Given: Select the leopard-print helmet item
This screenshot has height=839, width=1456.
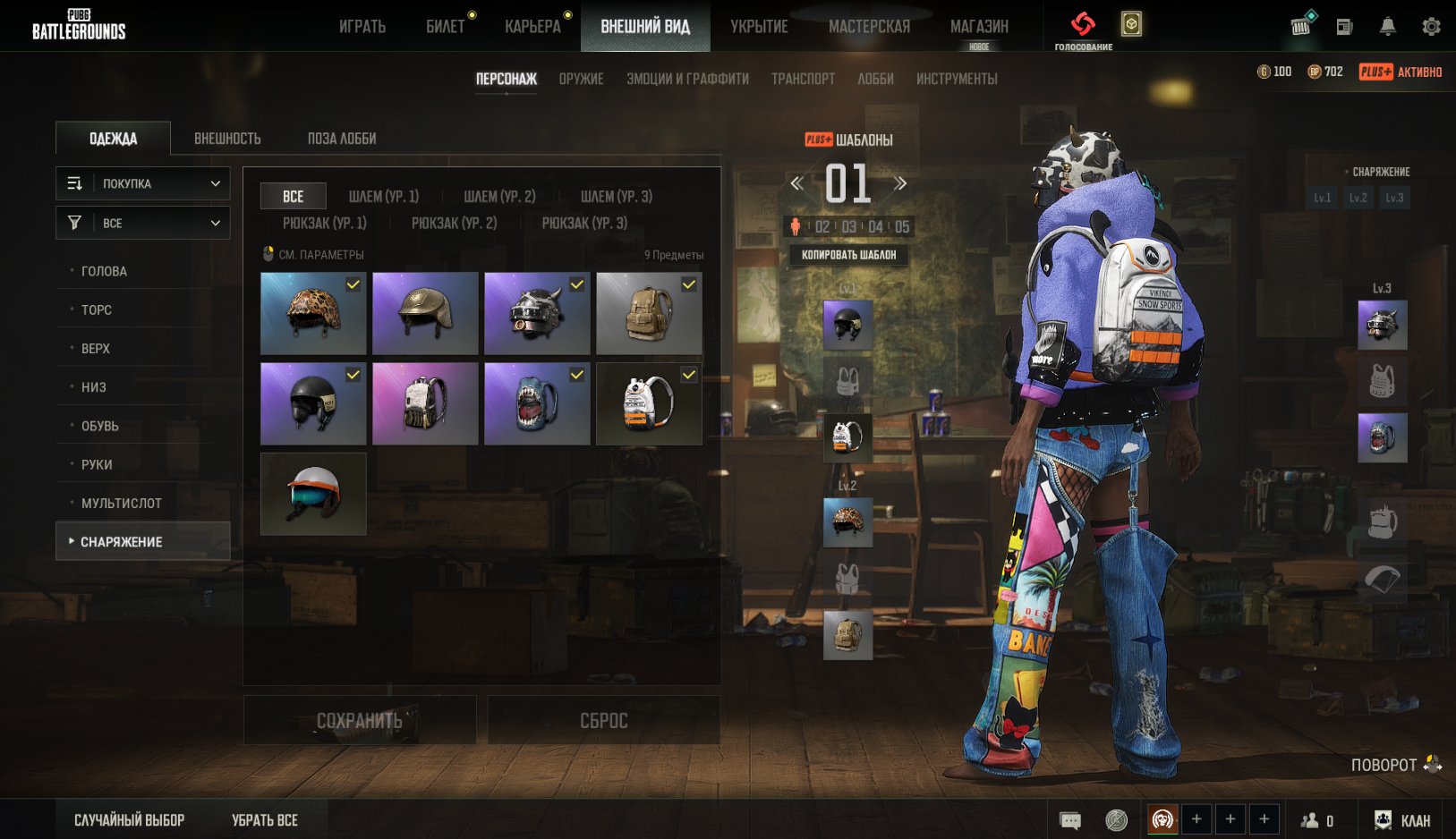Looking at the screenshot, I should (313, 314).
